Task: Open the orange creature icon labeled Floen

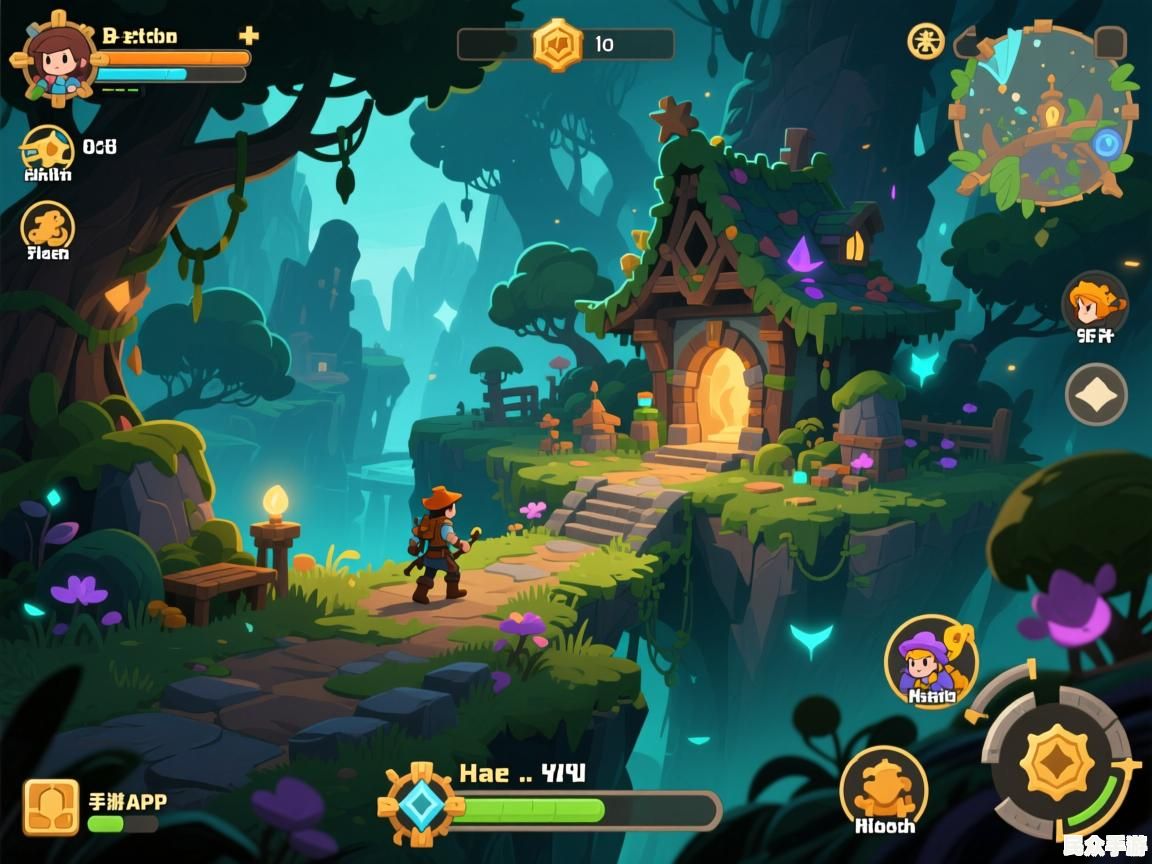Action: click(47, 225)
